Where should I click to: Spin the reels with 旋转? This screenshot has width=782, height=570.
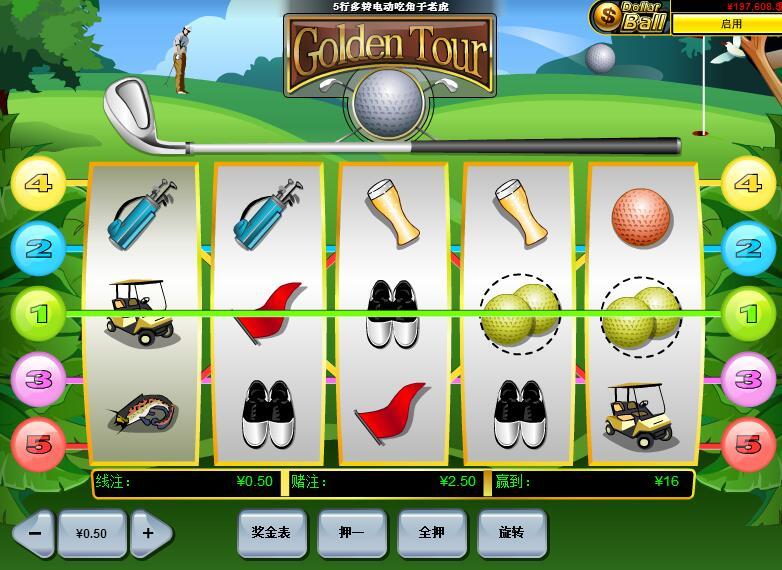(511, 532)
